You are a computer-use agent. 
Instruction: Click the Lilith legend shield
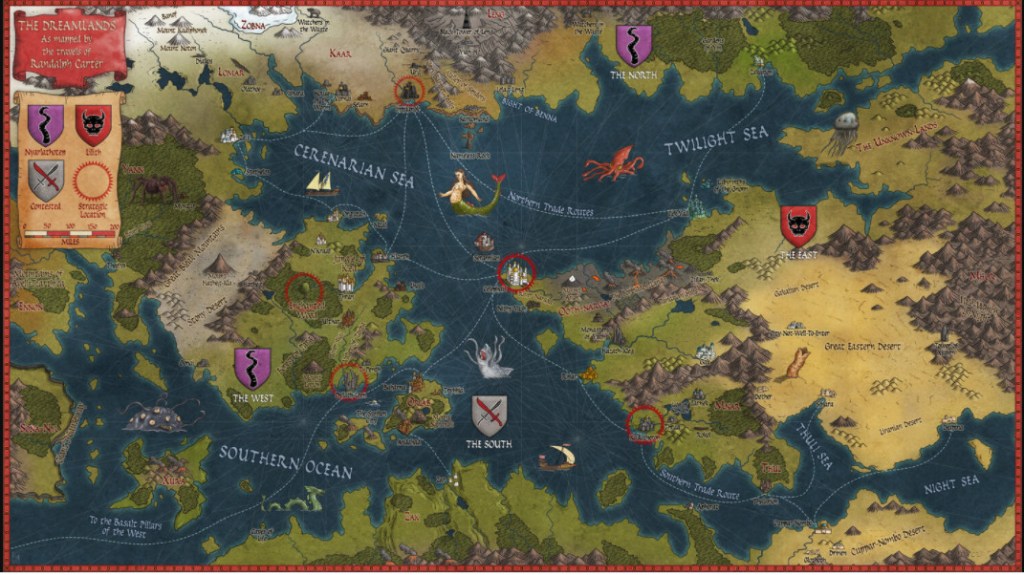(93, 124)
